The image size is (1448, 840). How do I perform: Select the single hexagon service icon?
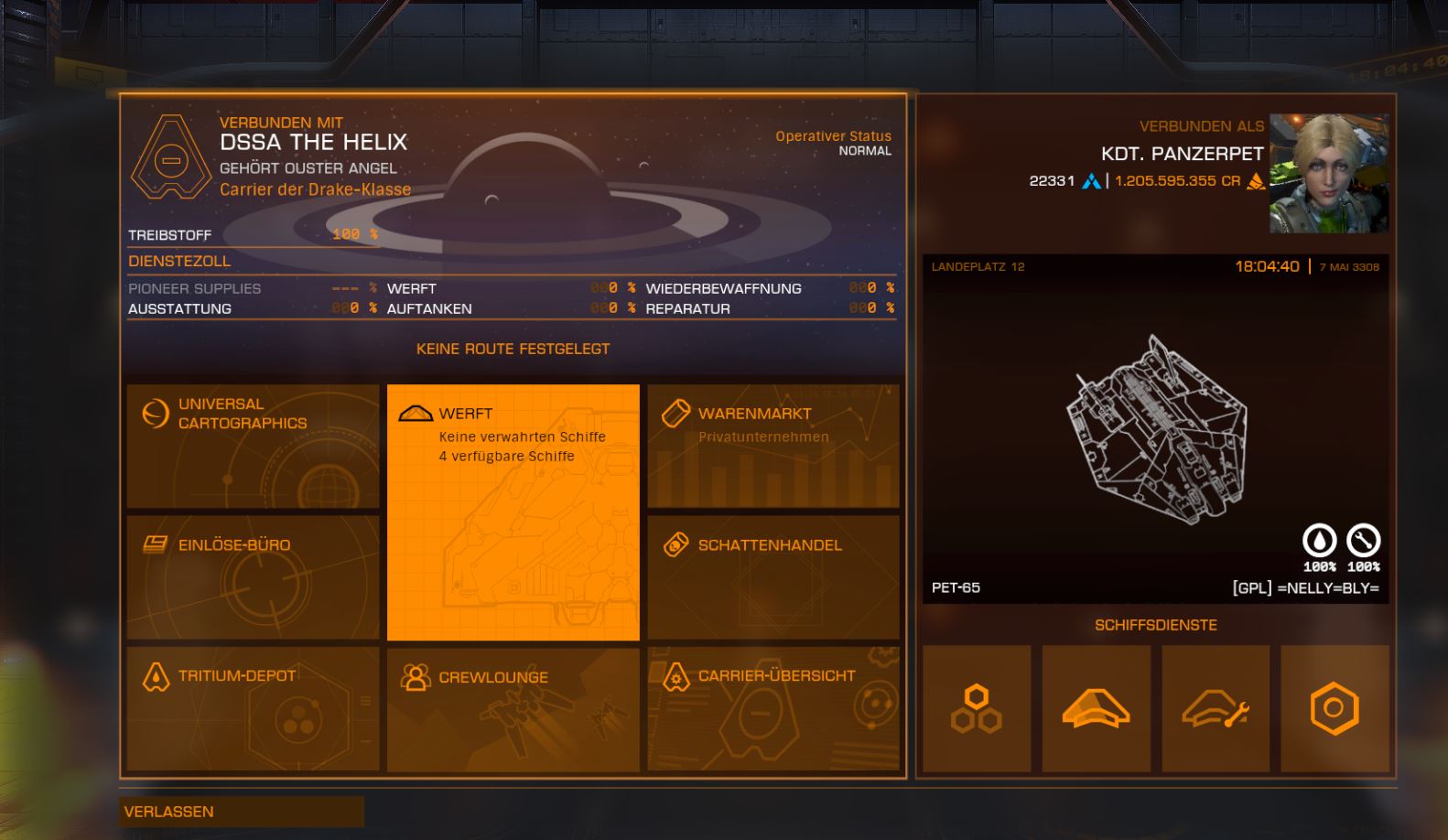coord(1335,709)
